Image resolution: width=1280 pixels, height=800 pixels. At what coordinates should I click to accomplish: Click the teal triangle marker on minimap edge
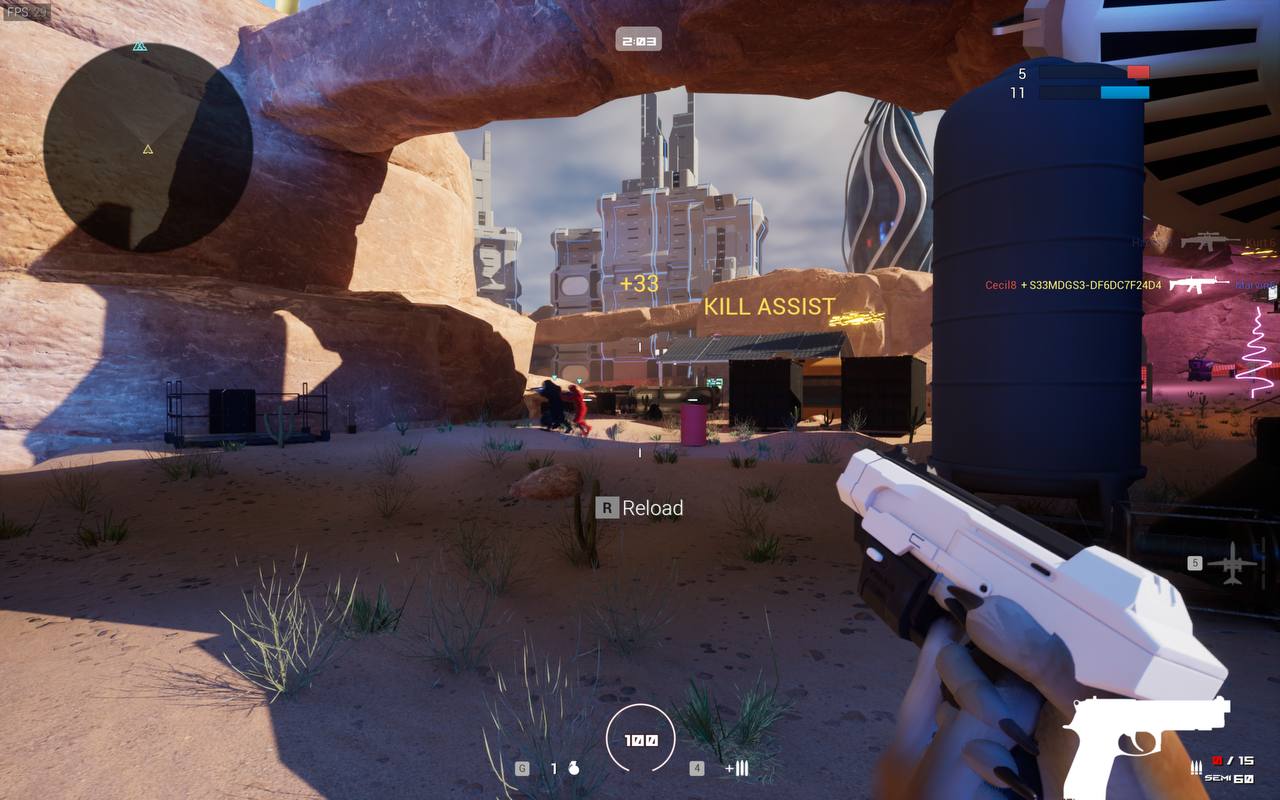[x=139, y=46]
